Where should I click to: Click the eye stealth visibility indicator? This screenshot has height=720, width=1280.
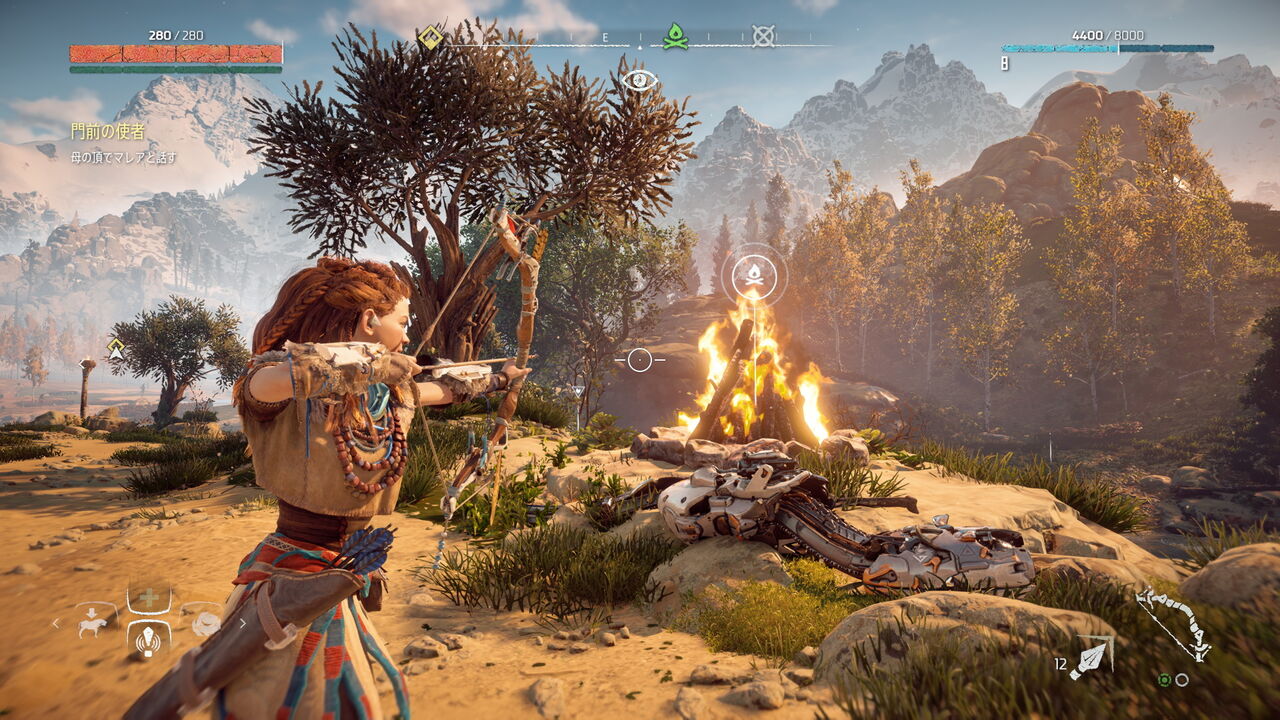point(639,80)
